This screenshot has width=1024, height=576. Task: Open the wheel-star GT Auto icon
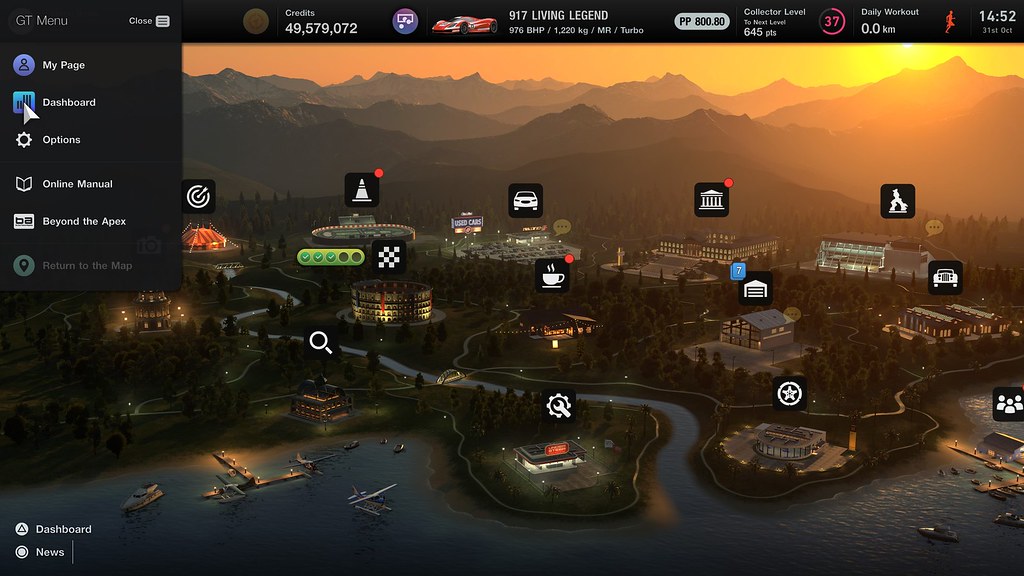point(790,393)
